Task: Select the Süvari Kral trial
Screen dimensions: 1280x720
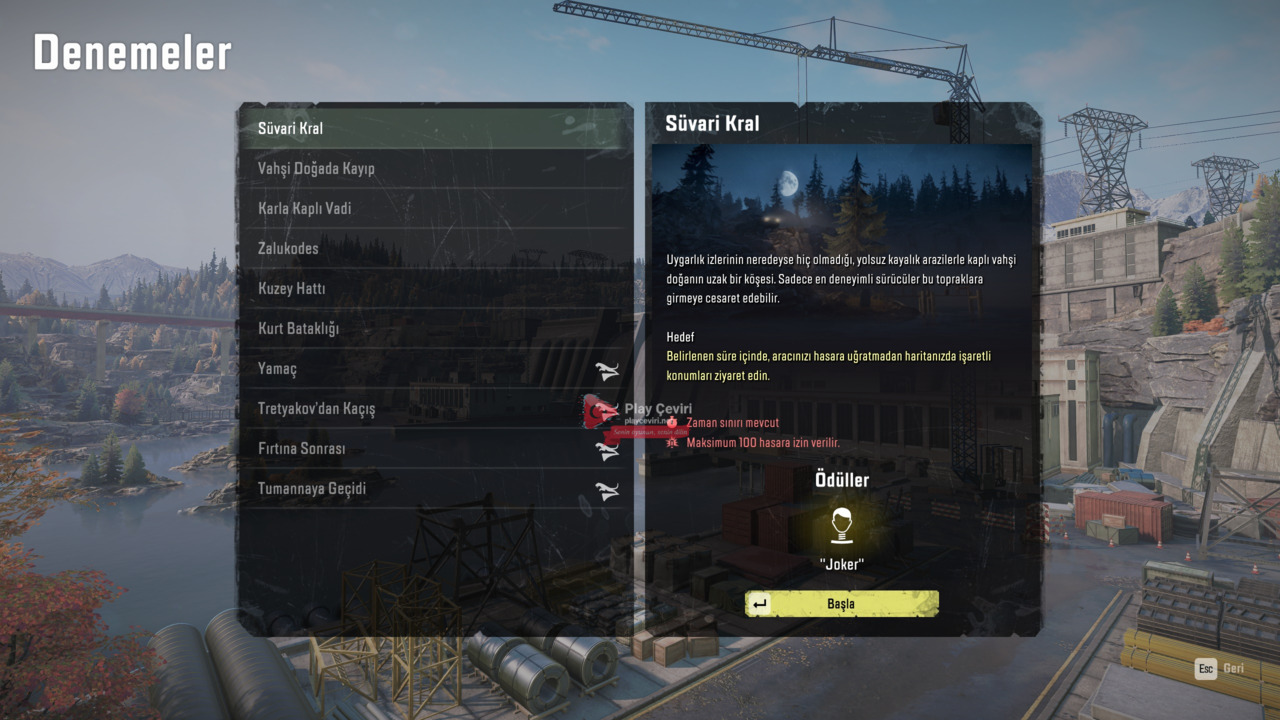Action: pyautogui.click(x=435, y=128)
